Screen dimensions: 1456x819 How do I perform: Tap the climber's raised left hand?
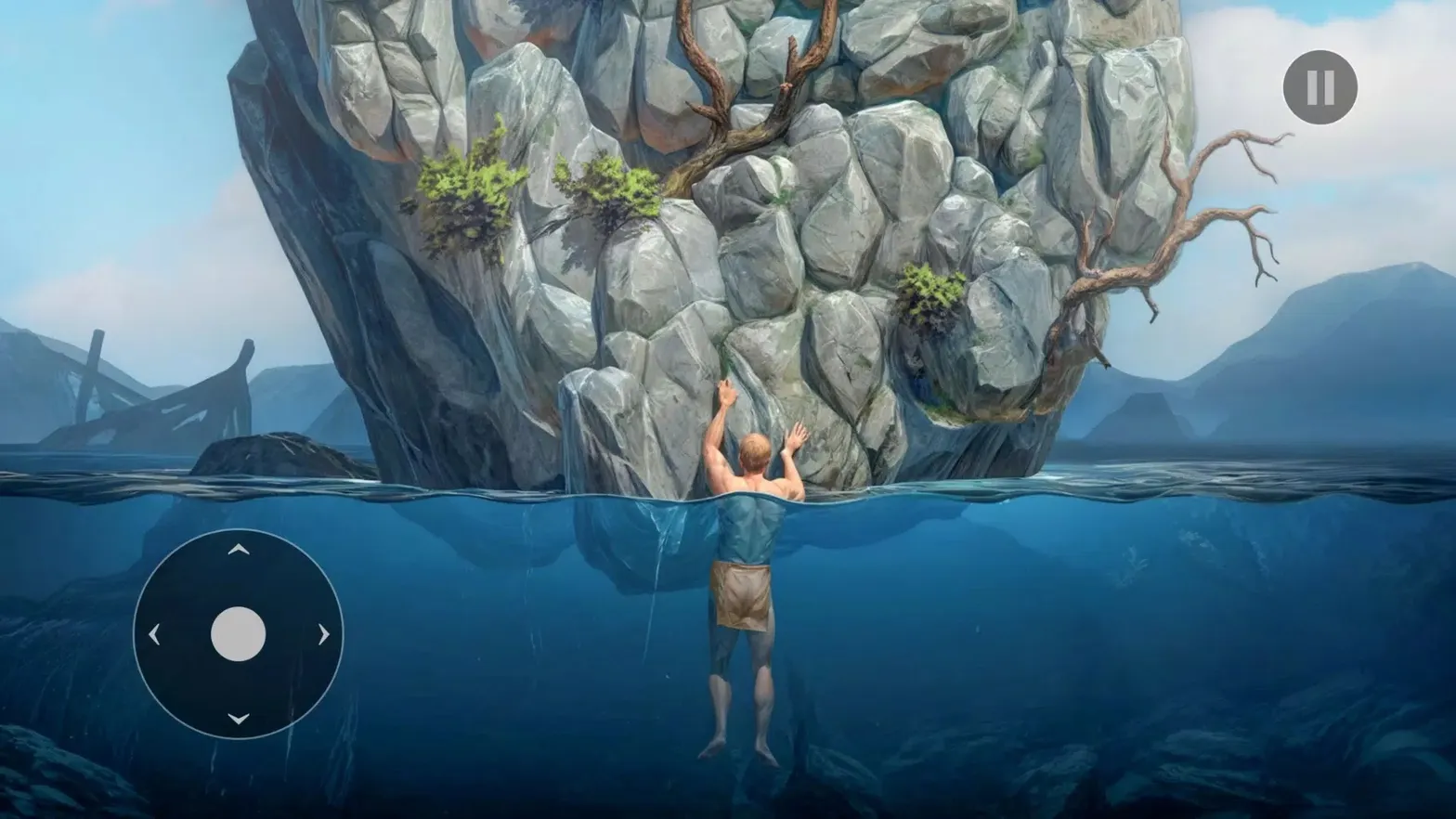point(799,432)
